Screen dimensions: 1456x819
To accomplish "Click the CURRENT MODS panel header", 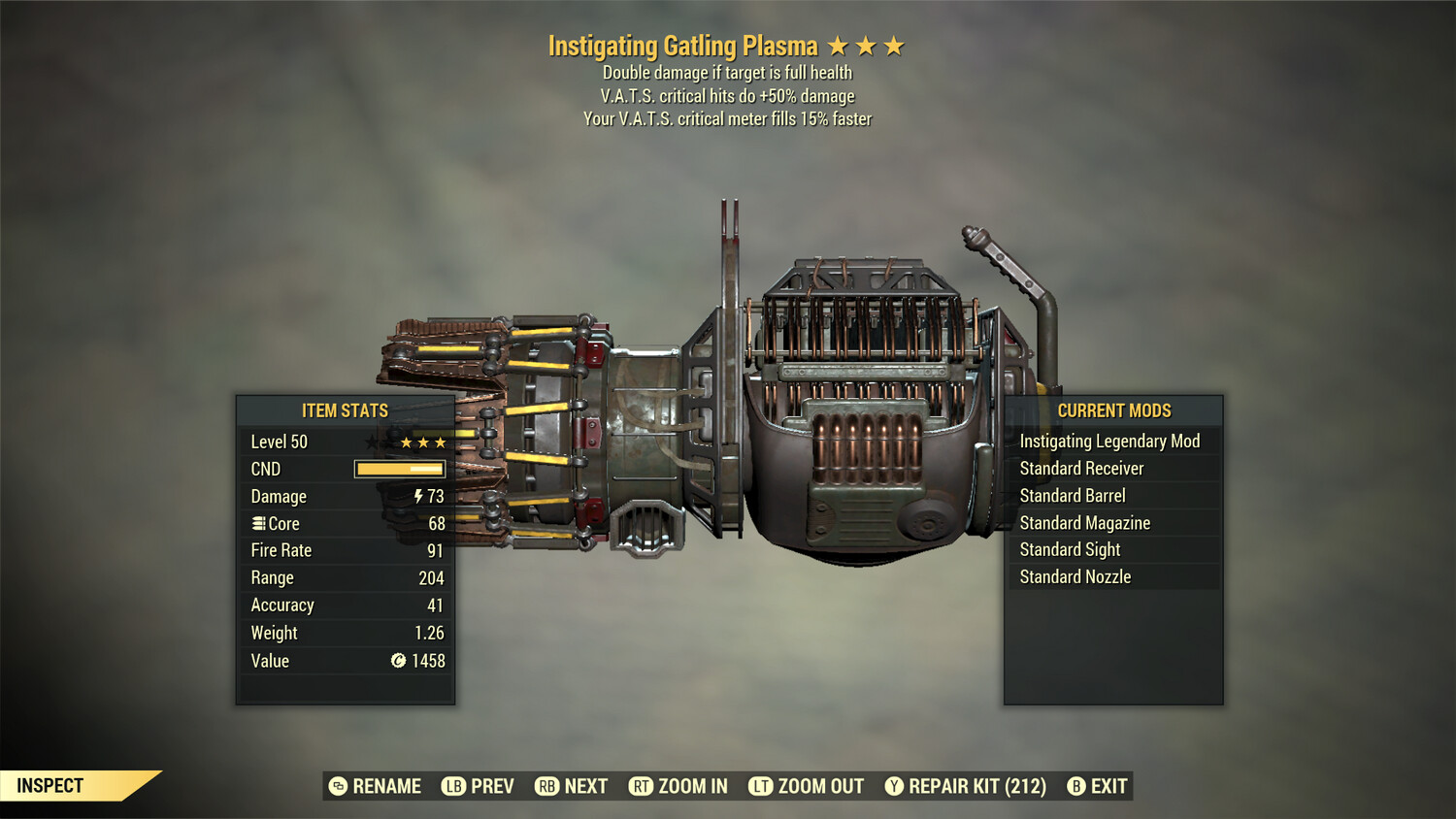I will [1113, 410].
